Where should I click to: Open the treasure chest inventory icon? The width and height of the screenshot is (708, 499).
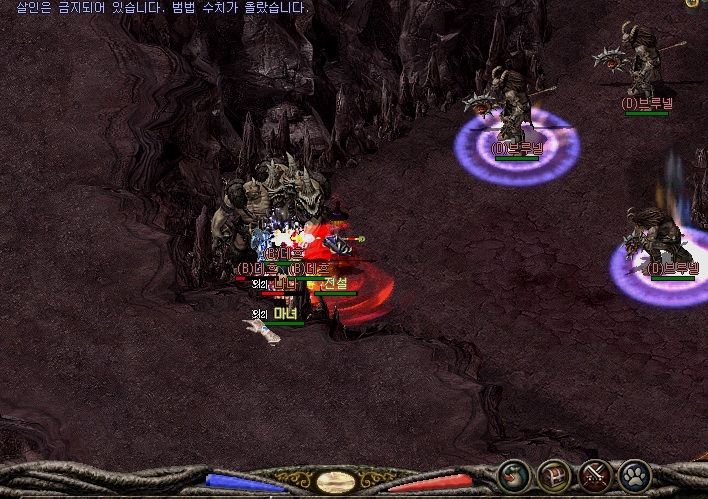(x=554, y=474)
